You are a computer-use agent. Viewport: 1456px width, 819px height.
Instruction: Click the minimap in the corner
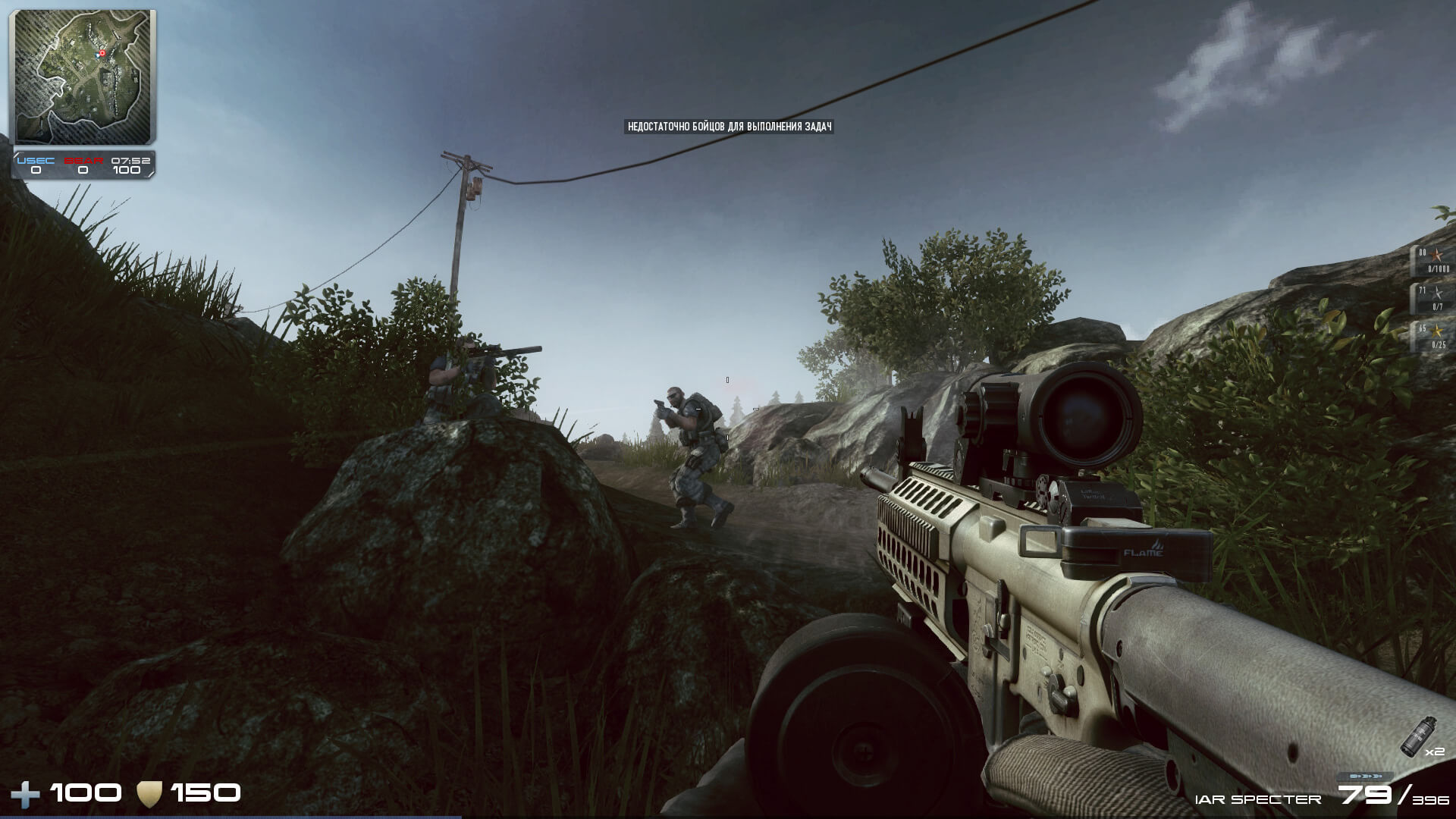[83, 76]
